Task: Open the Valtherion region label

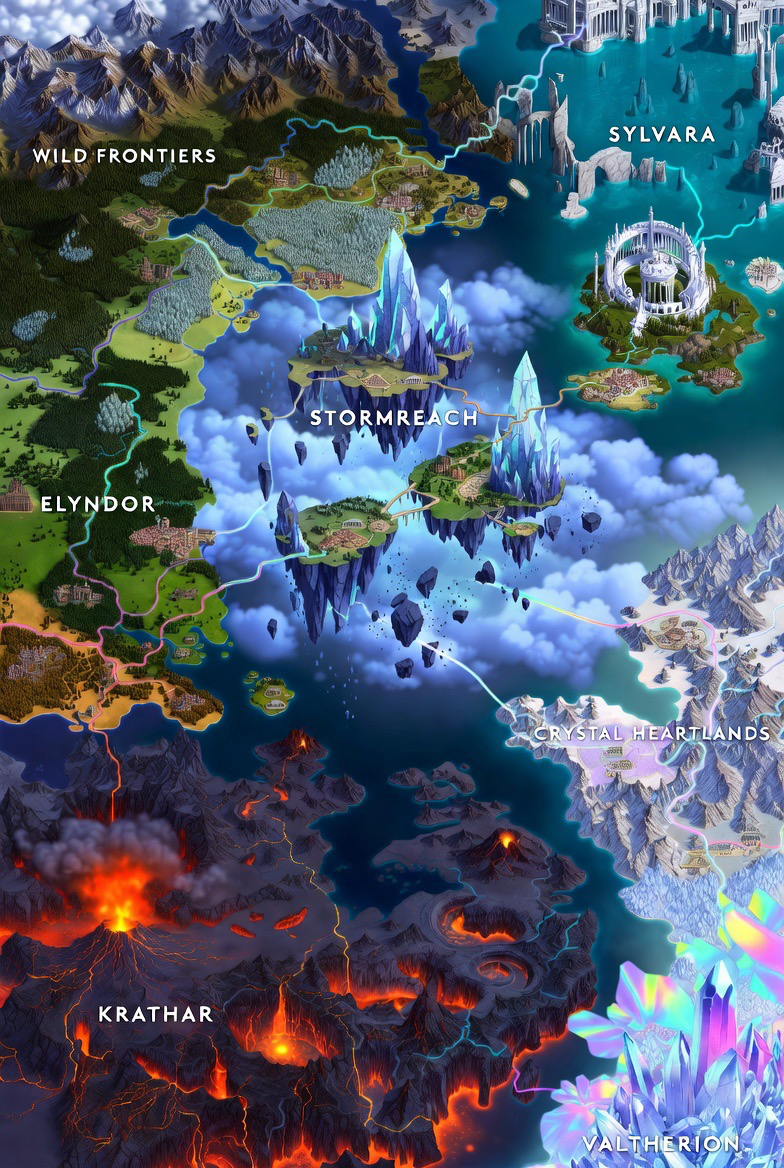Action: point(661,1144)
